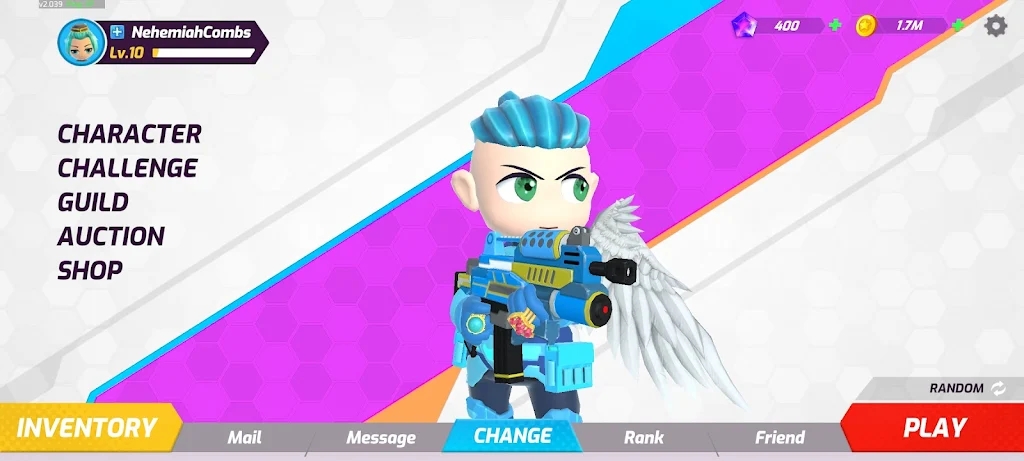The width and height of the screenshot is (1024, 461).
Task: Select the CHALLENGE menu entry
Action: click(x=127, y=168)
